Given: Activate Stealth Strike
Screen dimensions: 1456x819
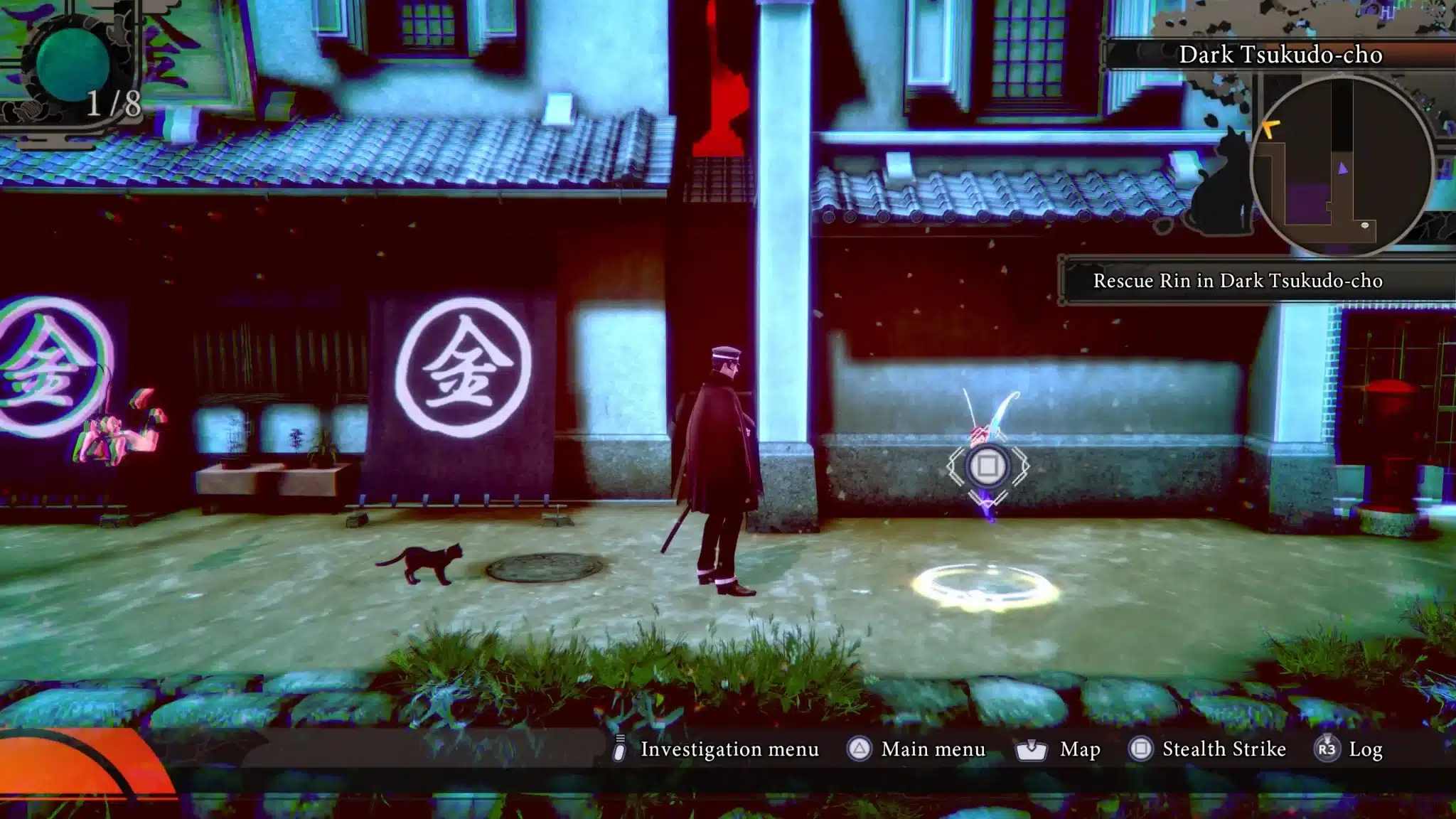Looking at the screenshot, I should (1207, 749).
